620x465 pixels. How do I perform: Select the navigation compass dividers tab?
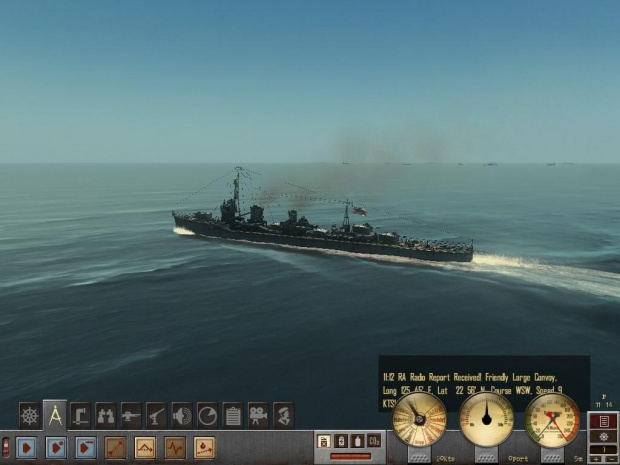55,414
